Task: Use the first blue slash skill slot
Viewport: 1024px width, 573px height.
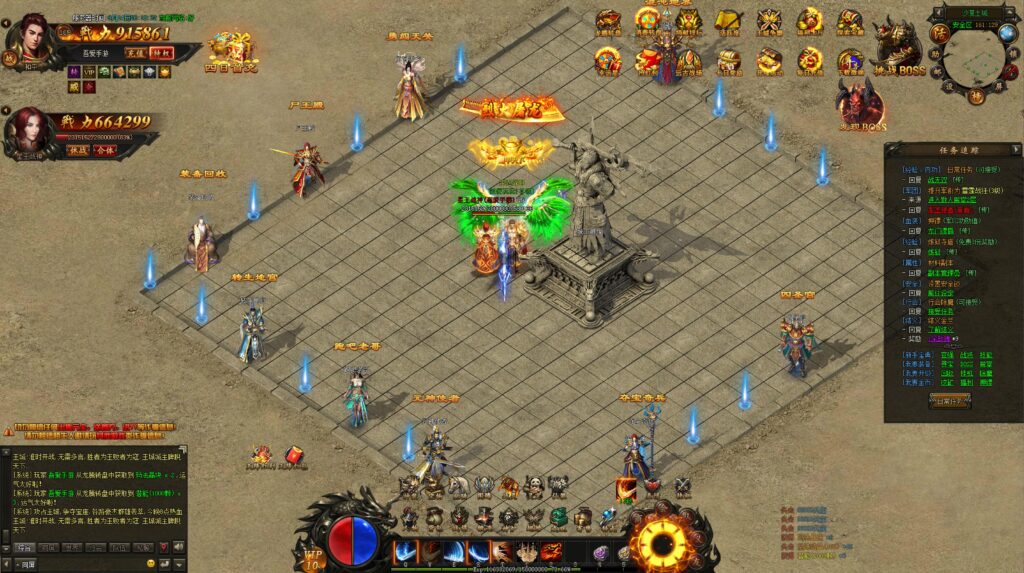Action: click(x=406, y=551)
